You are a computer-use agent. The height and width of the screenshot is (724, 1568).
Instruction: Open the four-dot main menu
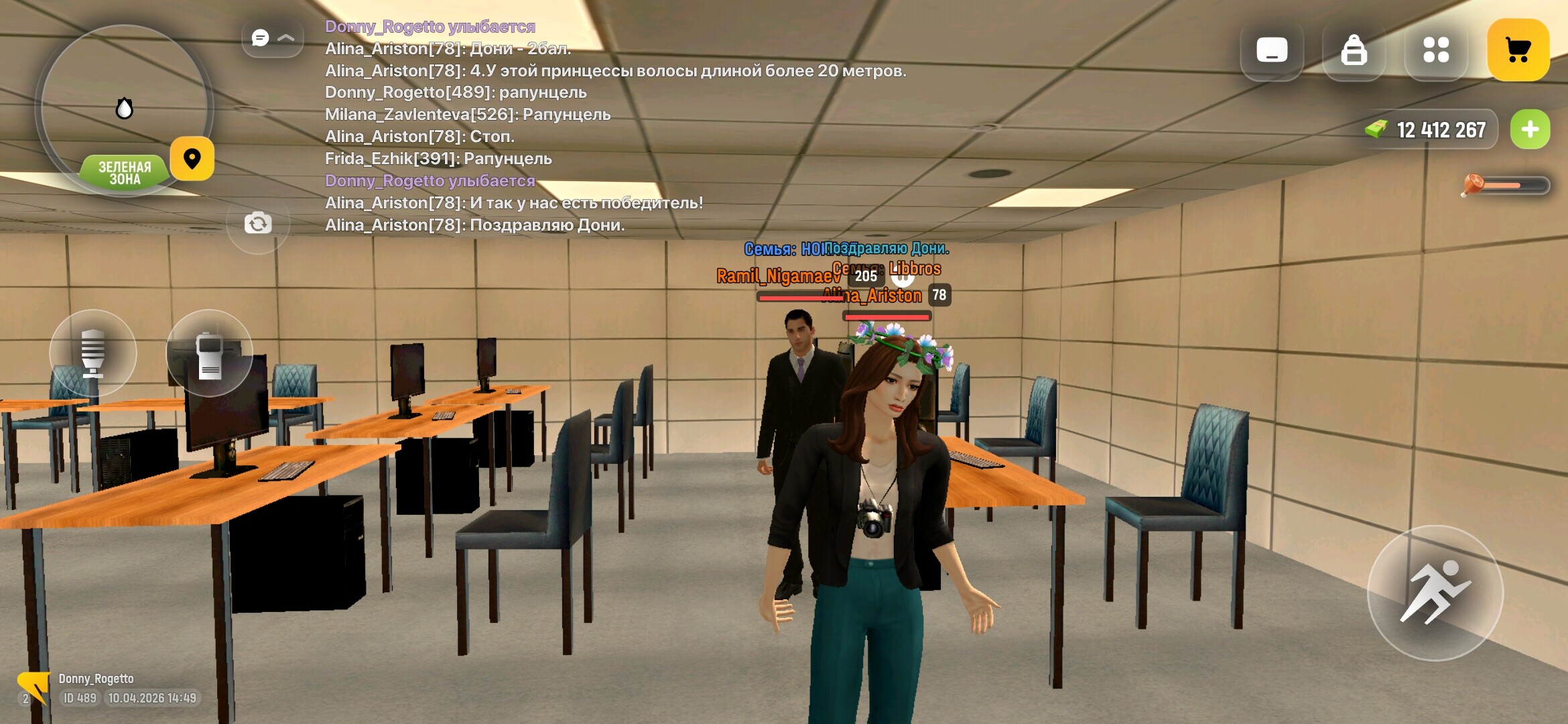coord(1436,50)
